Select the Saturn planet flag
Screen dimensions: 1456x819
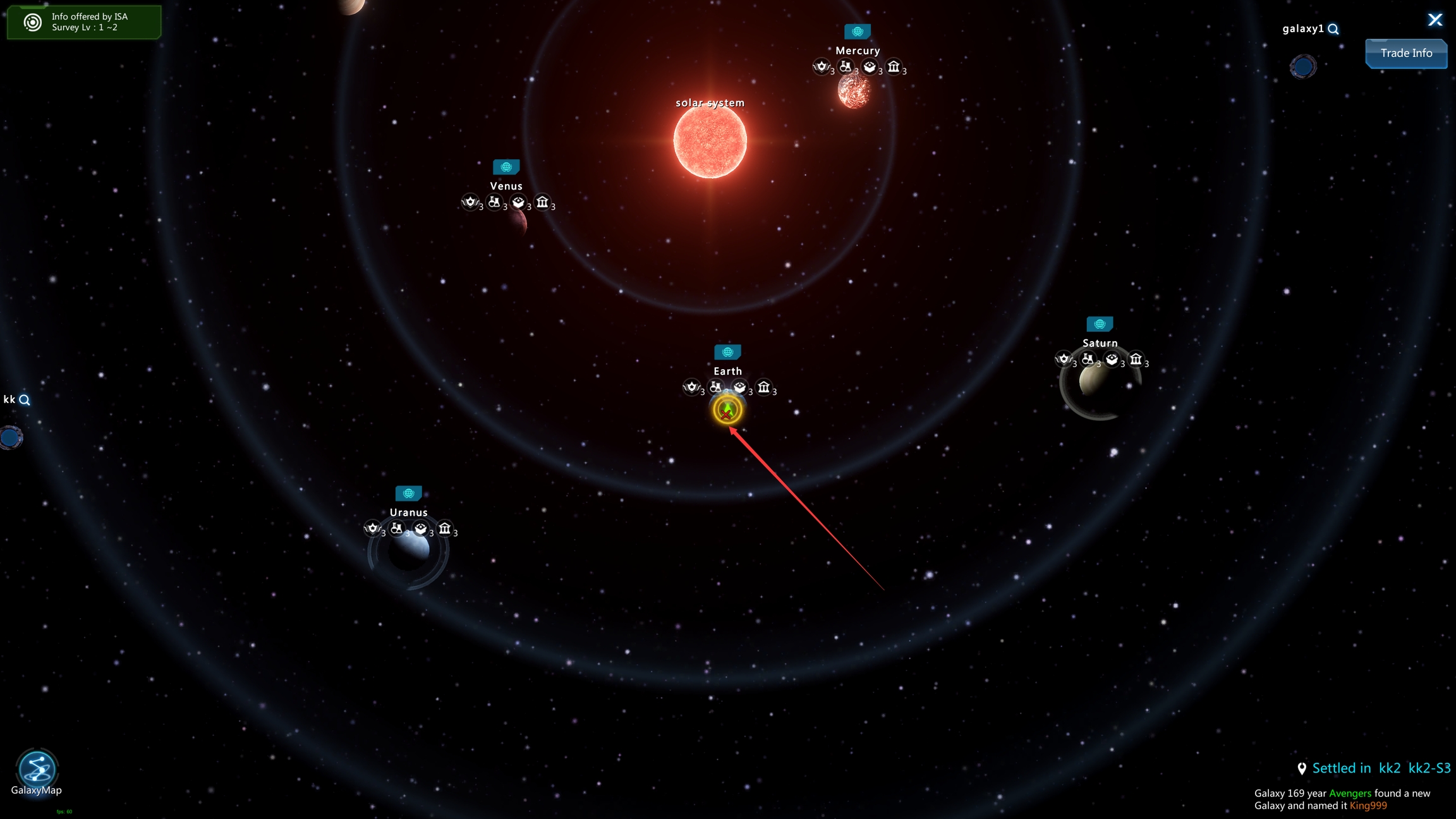[1100, 324]
